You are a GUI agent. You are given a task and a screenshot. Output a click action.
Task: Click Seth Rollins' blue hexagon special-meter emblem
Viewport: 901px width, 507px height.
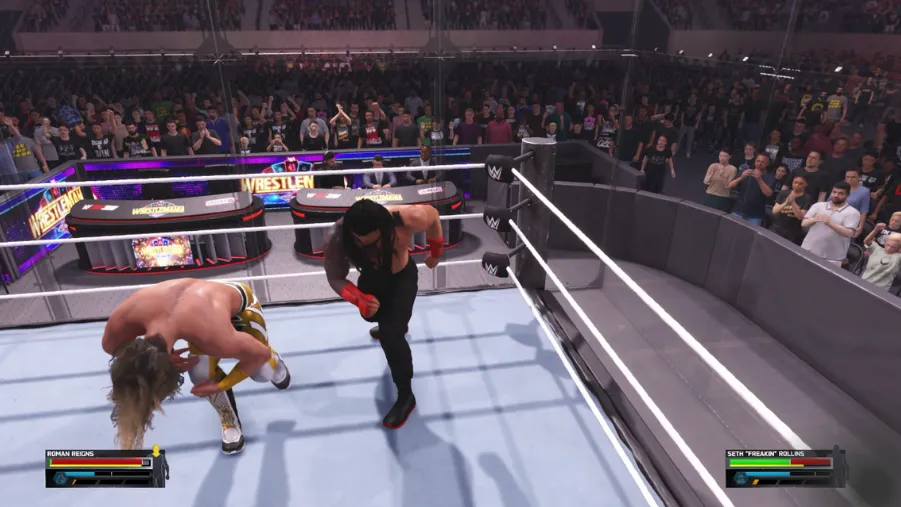click(740, 478)
